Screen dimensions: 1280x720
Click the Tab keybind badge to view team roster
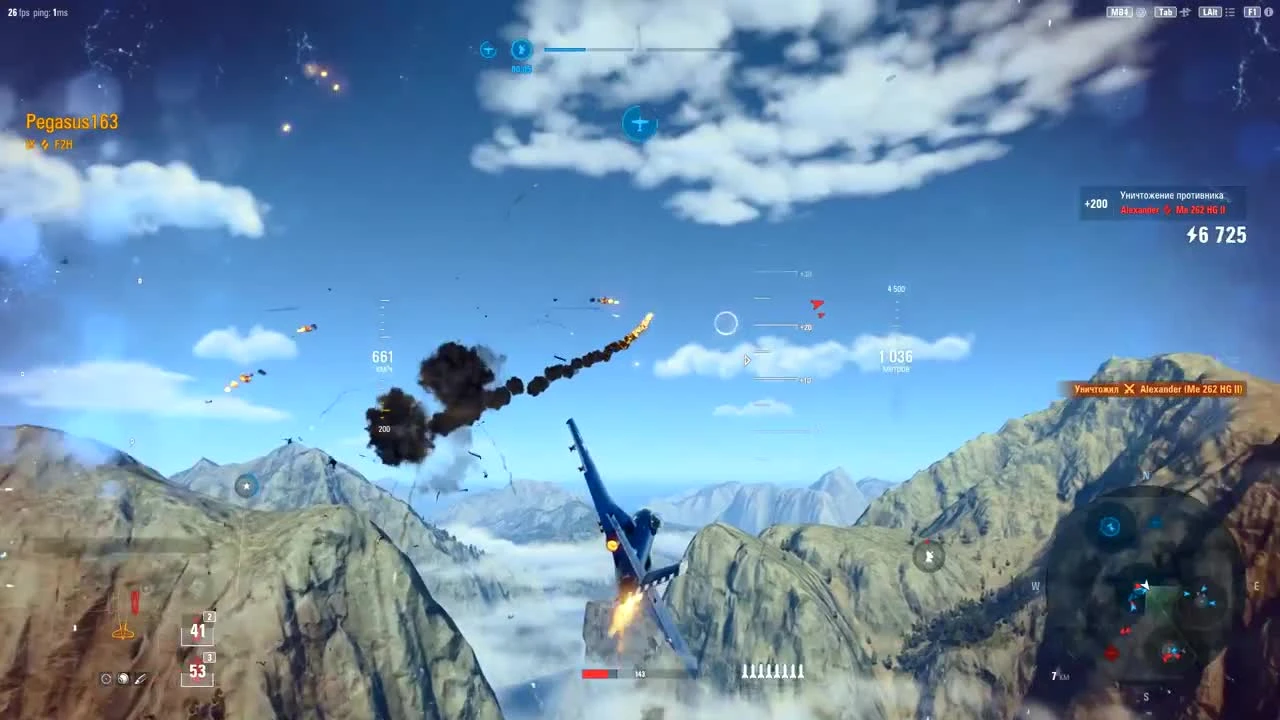(x=1163, y=12)
